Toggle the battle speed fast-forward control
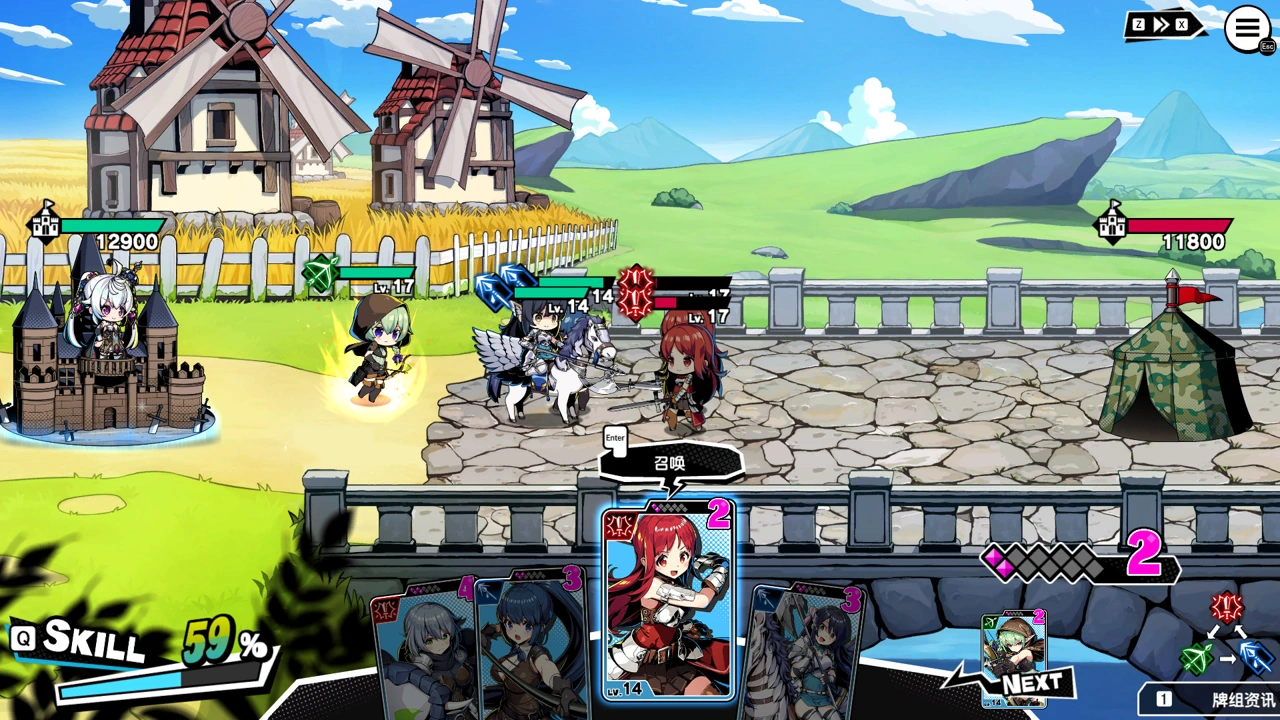Viewport: 1280px width, 720px height. pyautogui.click(x=1163, y=26)
